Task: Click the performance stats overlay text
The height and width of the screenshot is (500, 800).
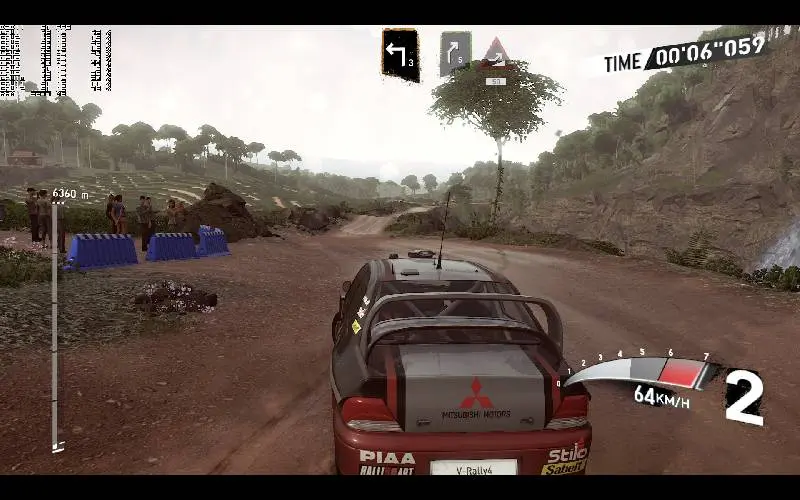Action: pos(55,62)
